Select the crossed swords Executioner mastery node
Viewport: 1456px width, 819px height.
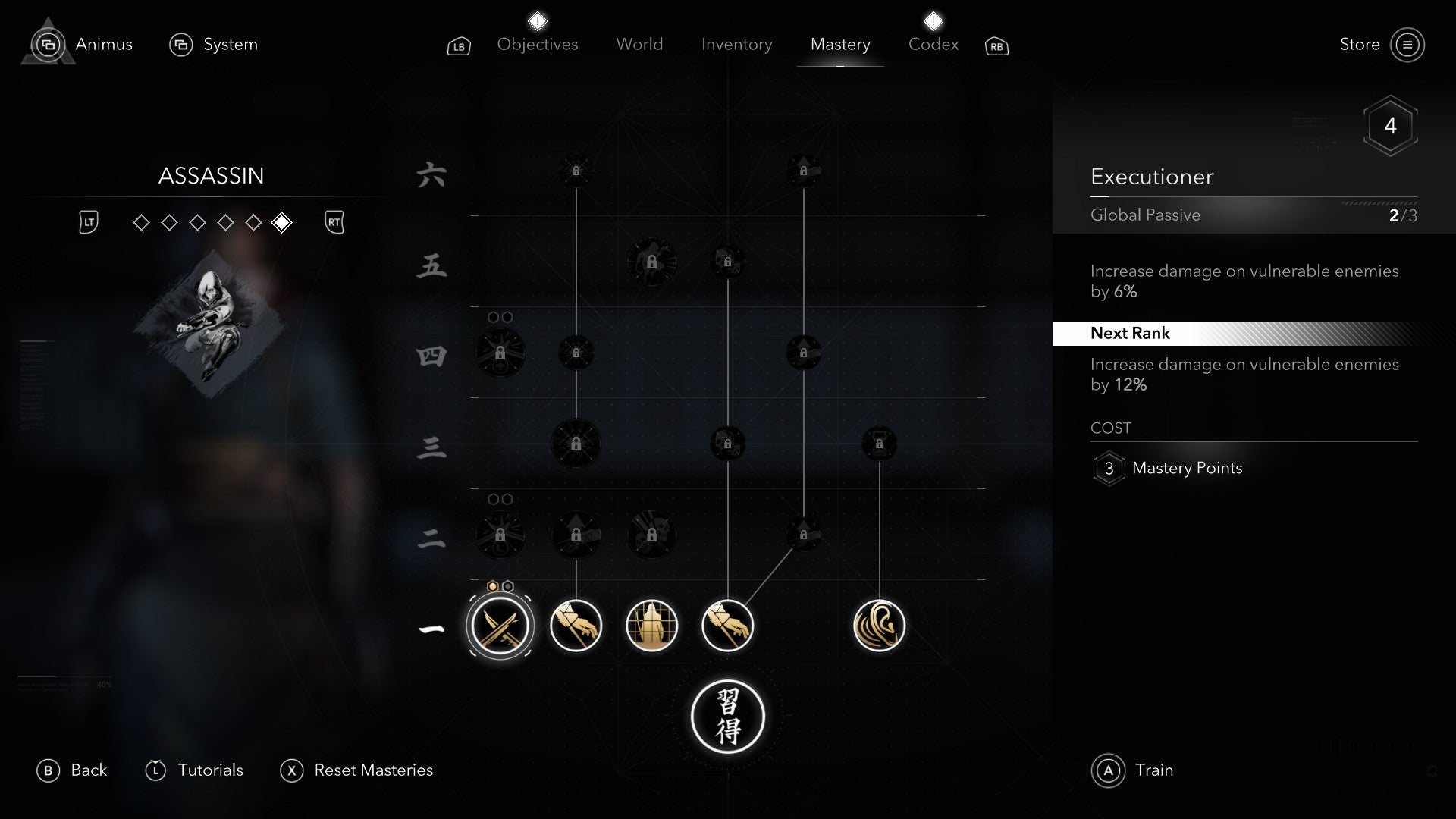click(500, 625)
